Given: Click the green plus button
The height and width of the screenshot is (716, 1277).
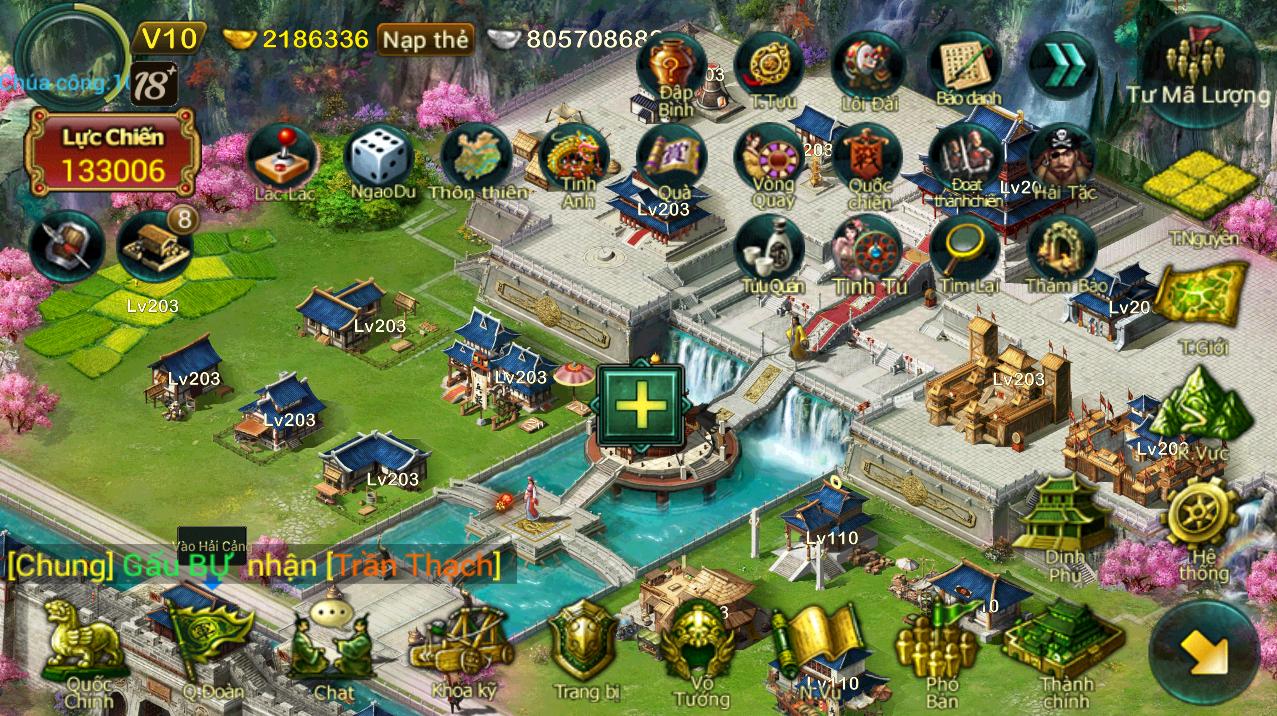Looking at the screenshot, I should 640,406.
